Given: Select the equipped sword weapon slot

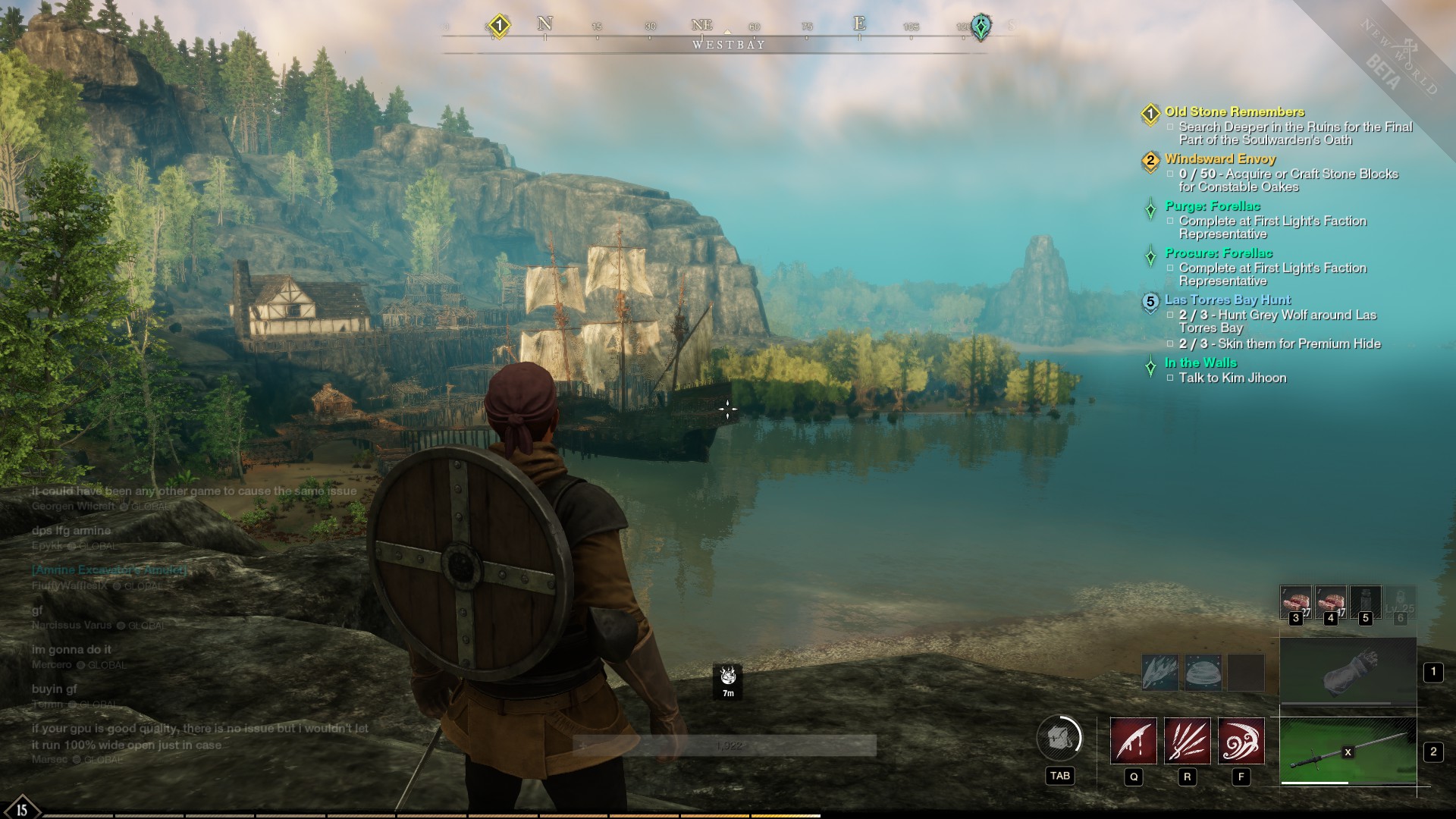Looking at the screenshot, I should [x=1348, y=752].
